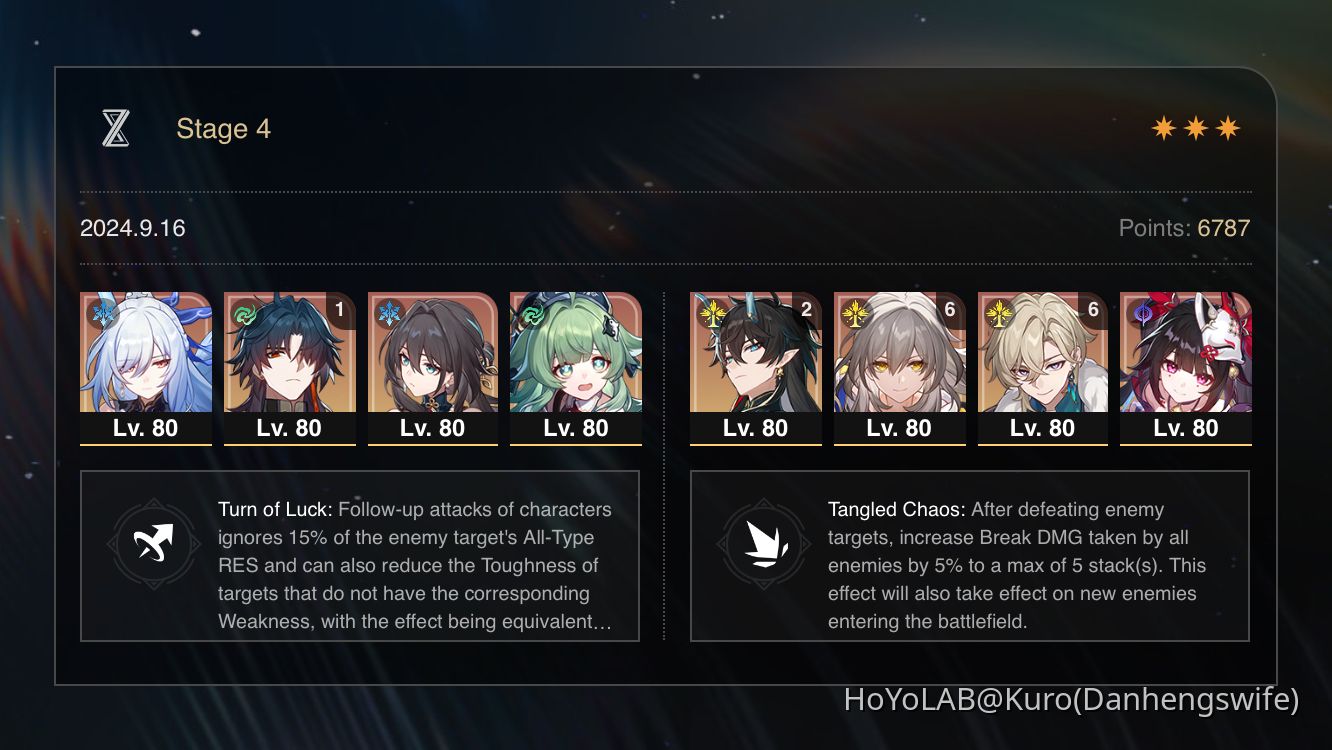Click the 6 badge on Trailblazer's card

pos(948,310)
